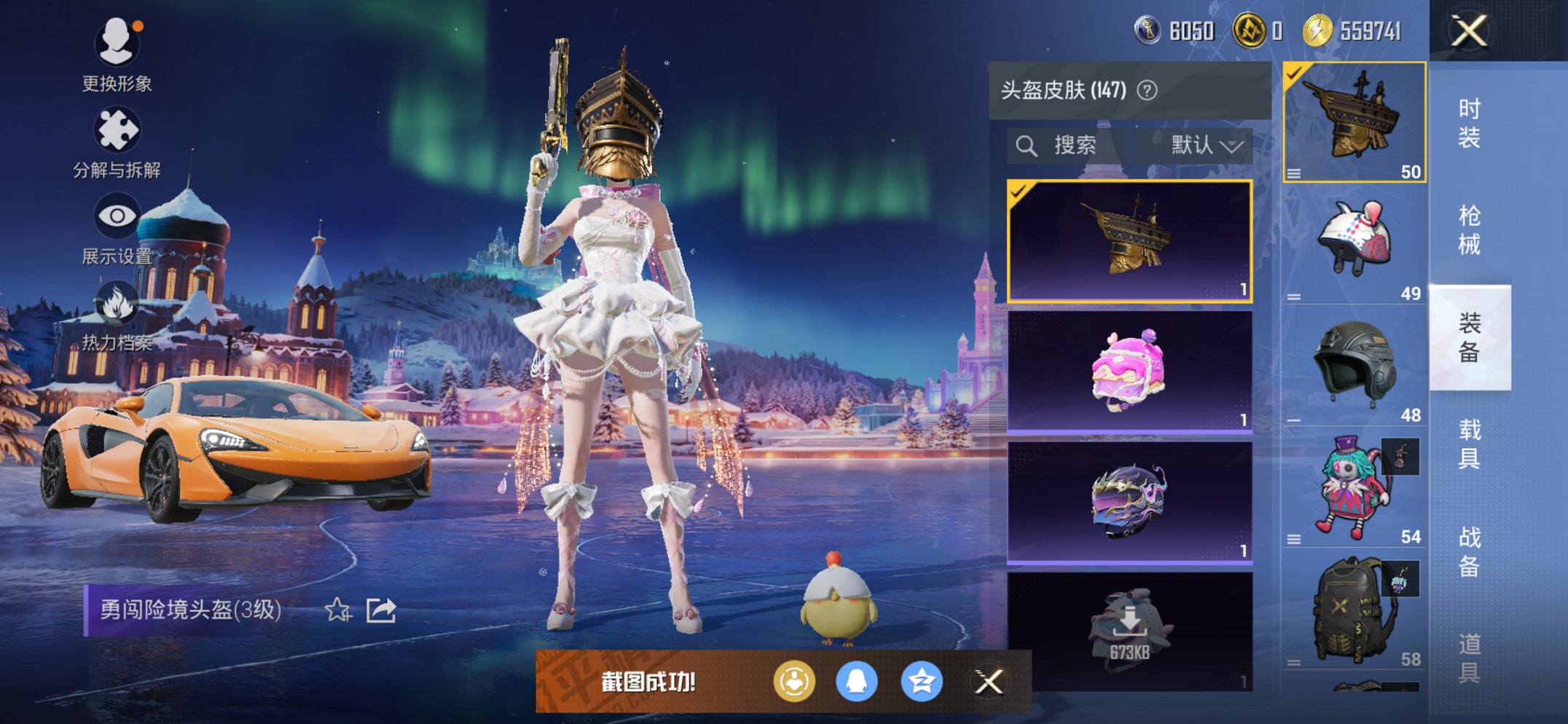This screenshot has width=1568, height=724.
Task: Open 展示设置 display settings eye icon
Action: (x=117, y=215)
